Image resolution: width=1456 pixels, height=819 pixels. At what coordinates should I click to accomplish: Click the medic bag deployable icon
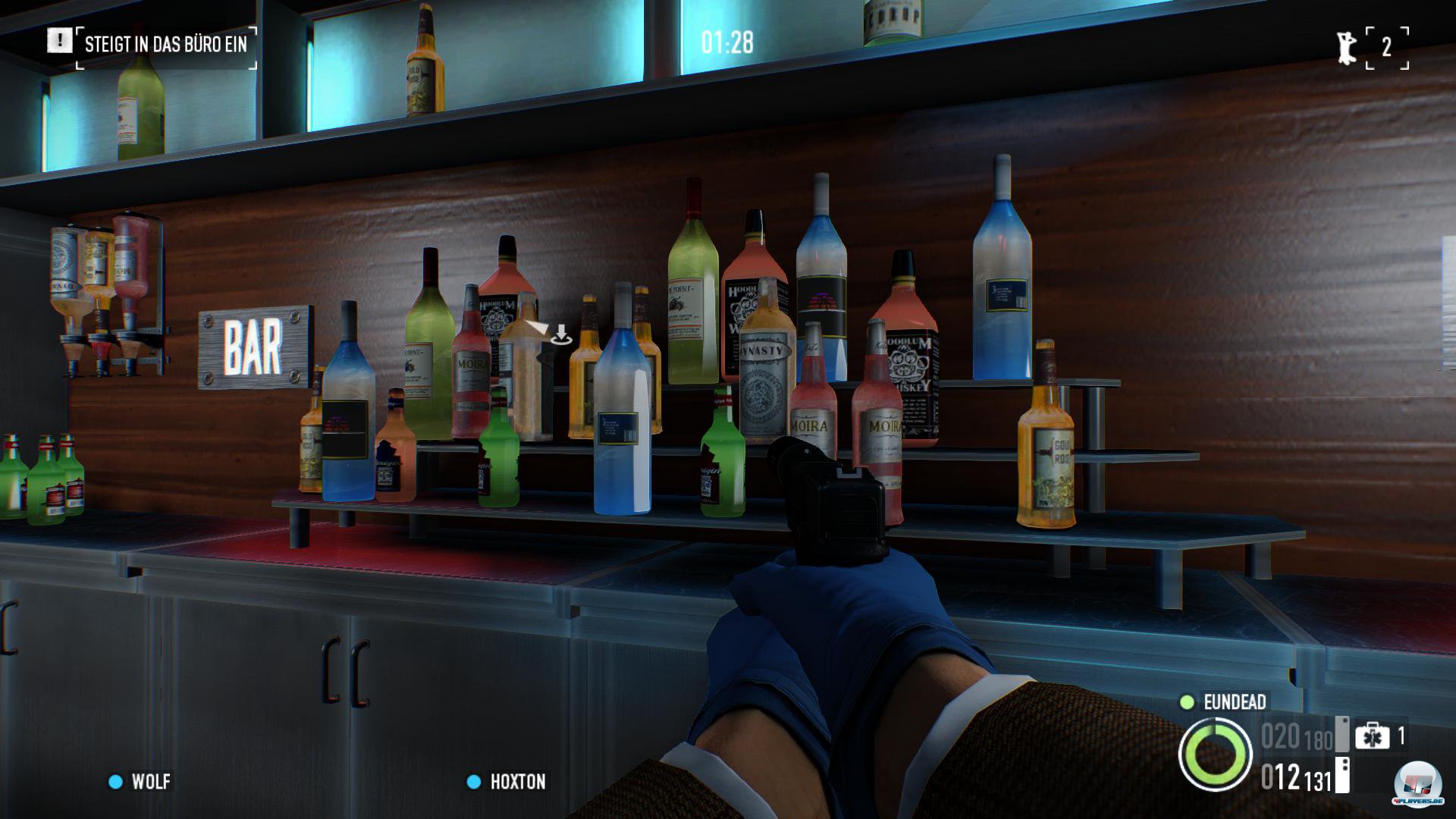point(1372,736)
